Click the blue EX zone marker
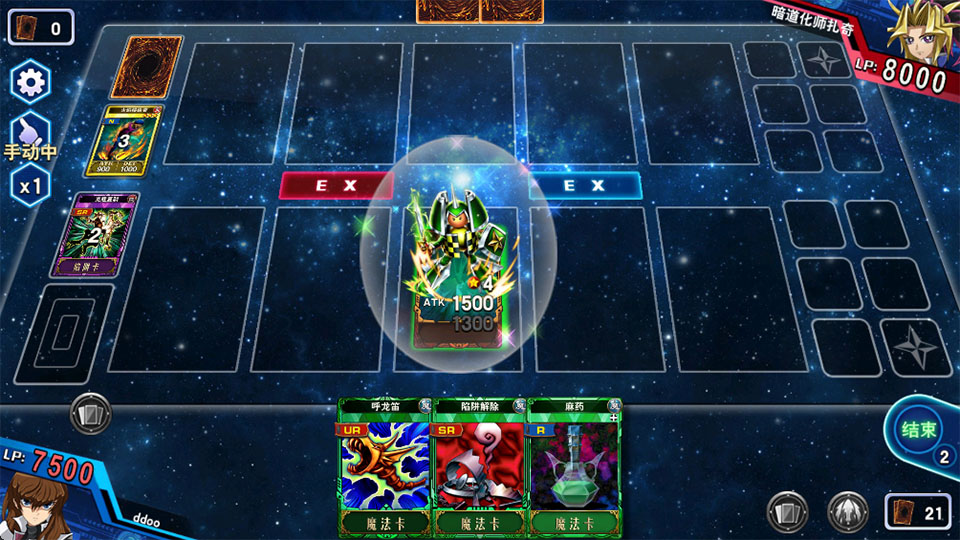960x540 pixels. tap(584, 186)
